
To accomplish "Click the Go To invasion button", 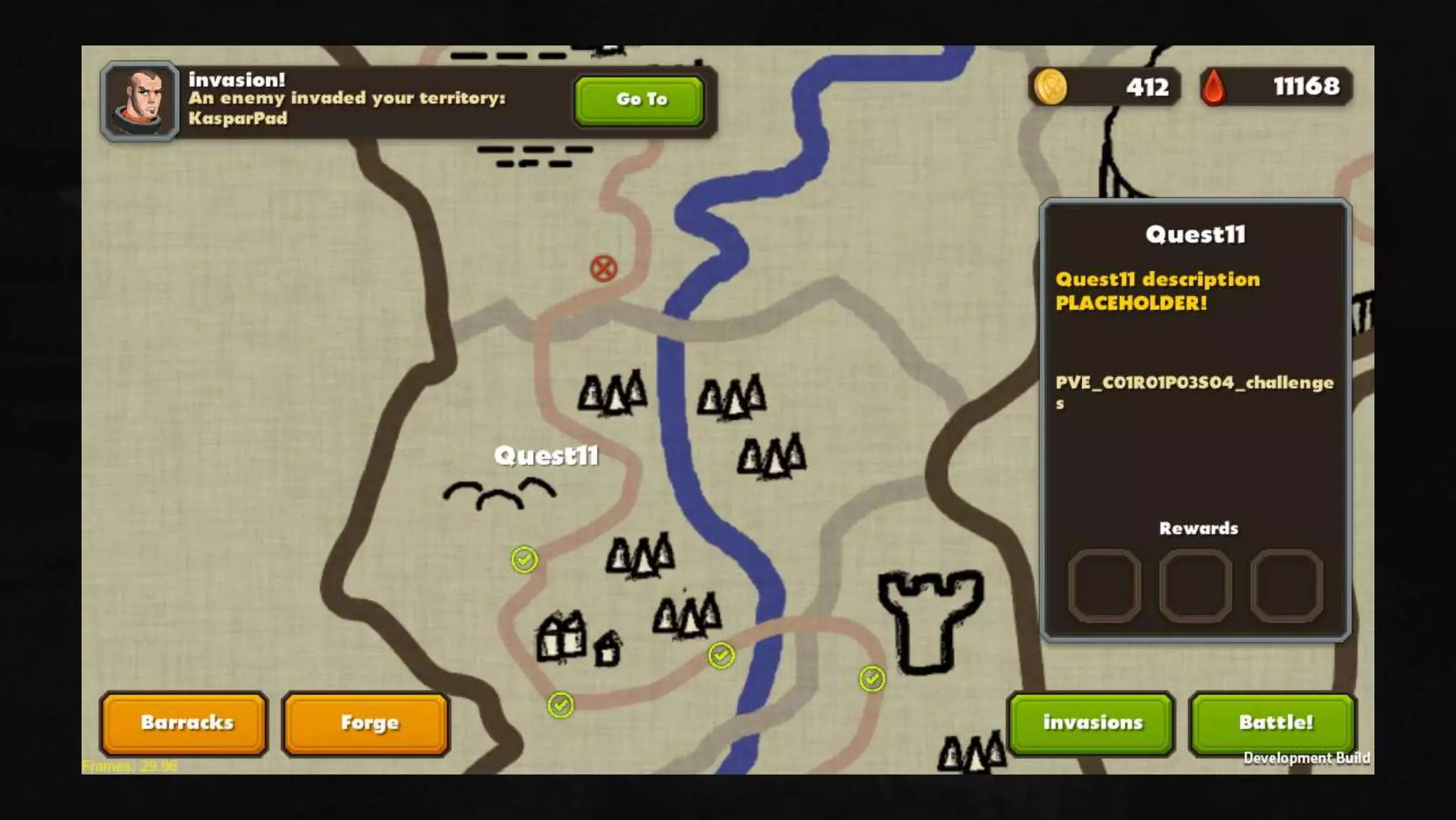I will (x=639, y=100).
